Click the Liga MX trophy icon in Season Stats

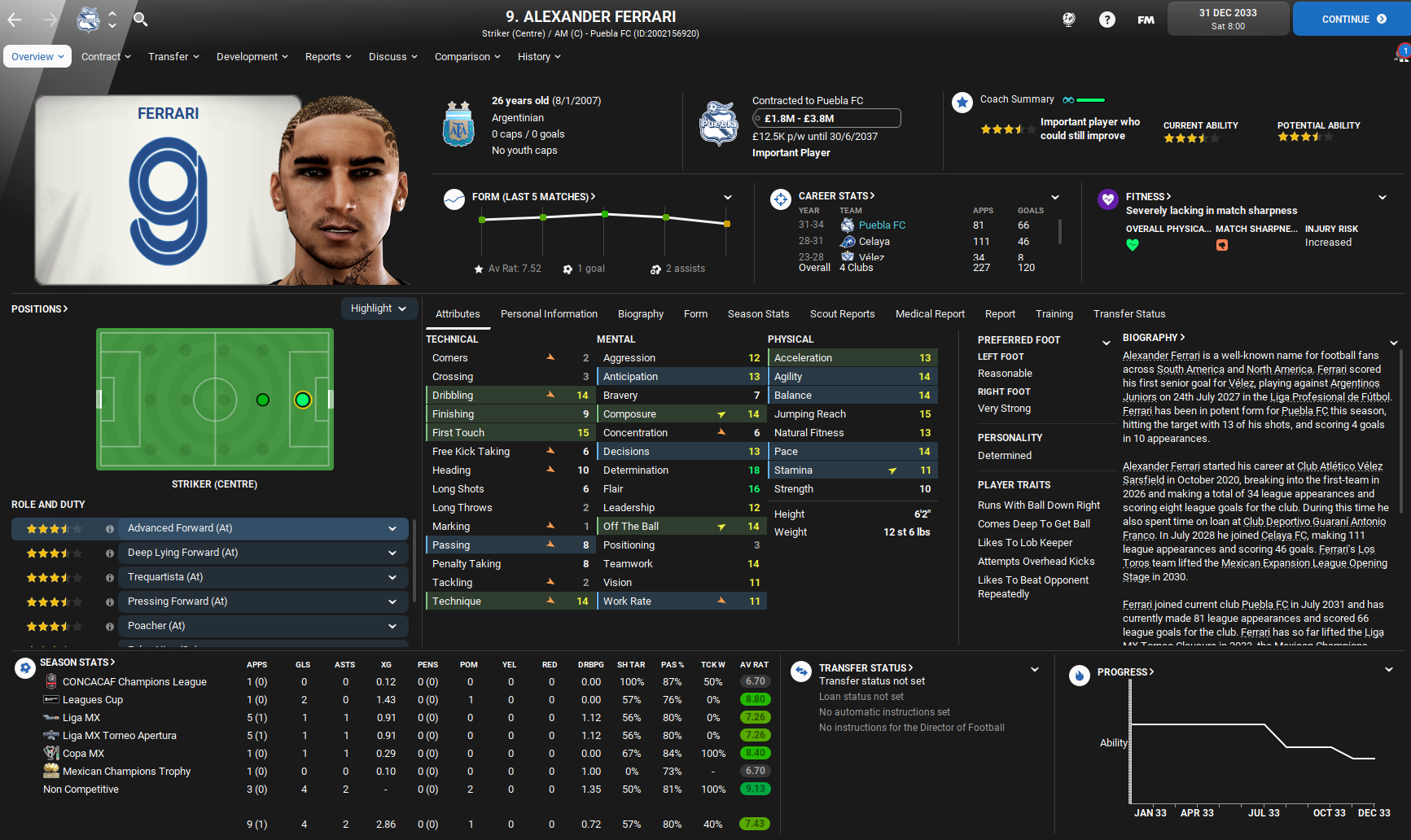point(51,717)
